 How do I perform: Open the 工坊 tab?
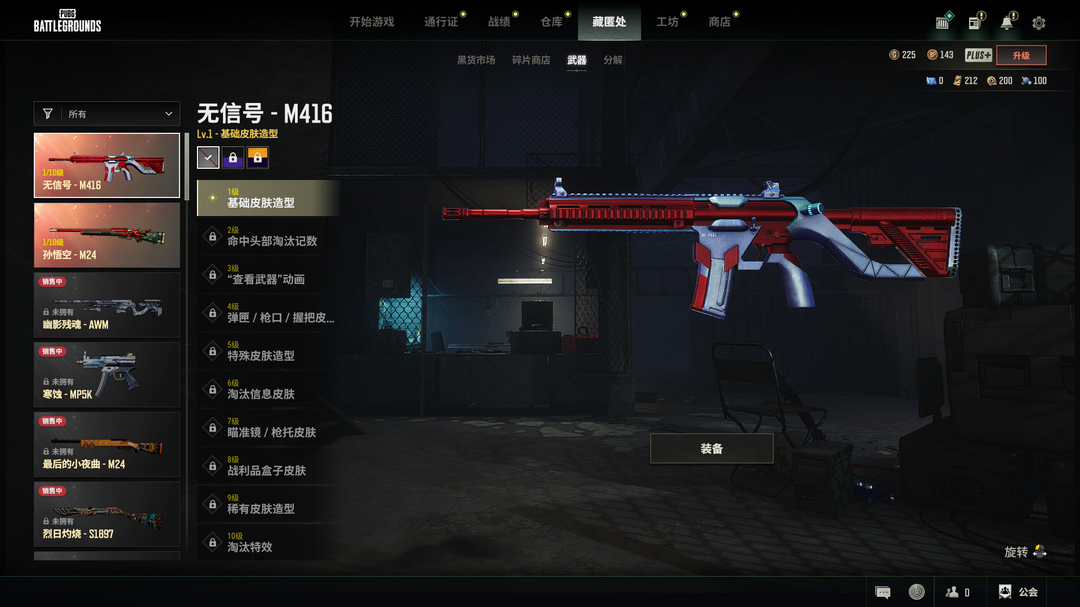666,22
